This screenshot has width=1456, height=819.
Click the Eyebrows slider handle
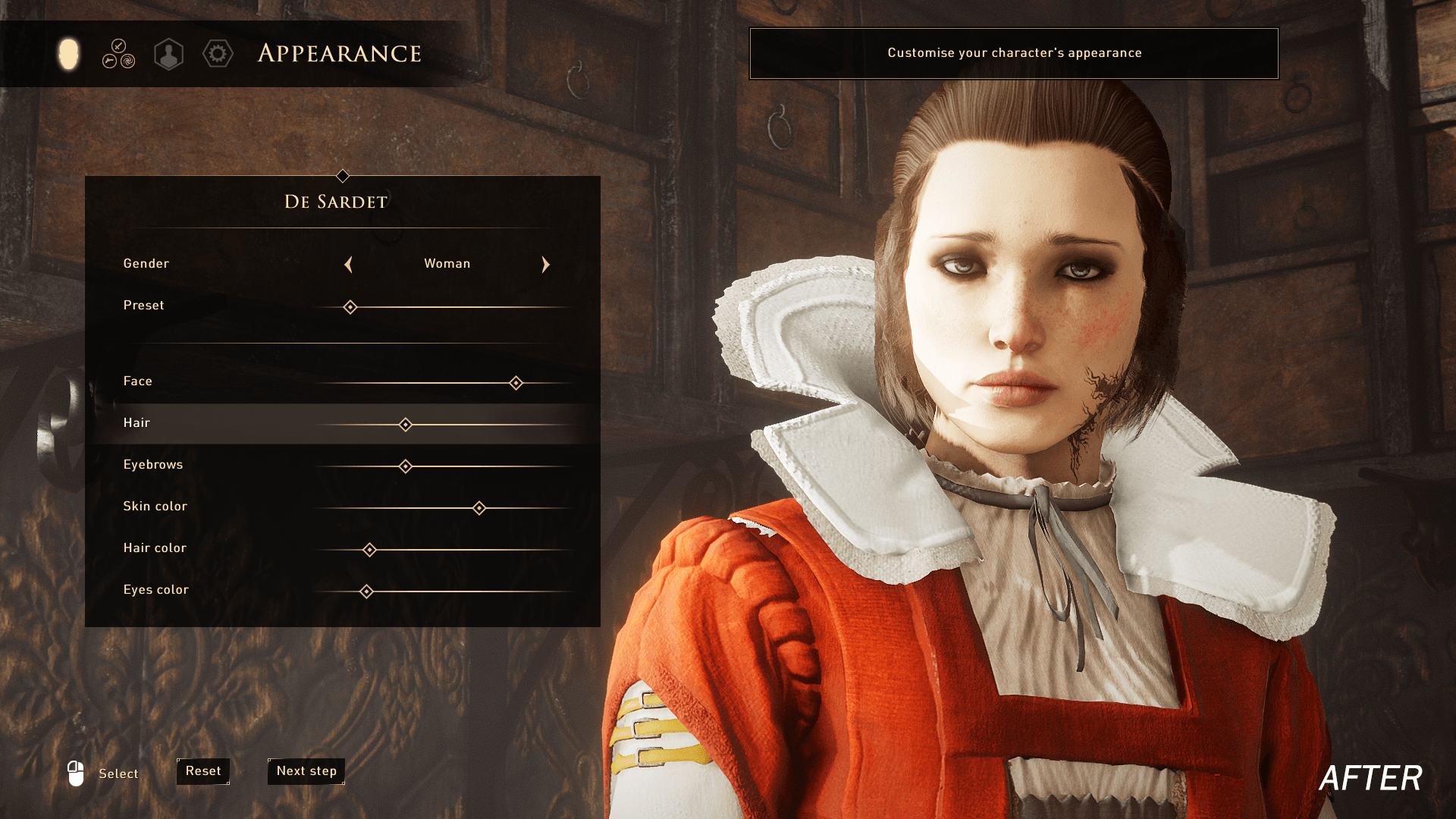click(406, 466)
